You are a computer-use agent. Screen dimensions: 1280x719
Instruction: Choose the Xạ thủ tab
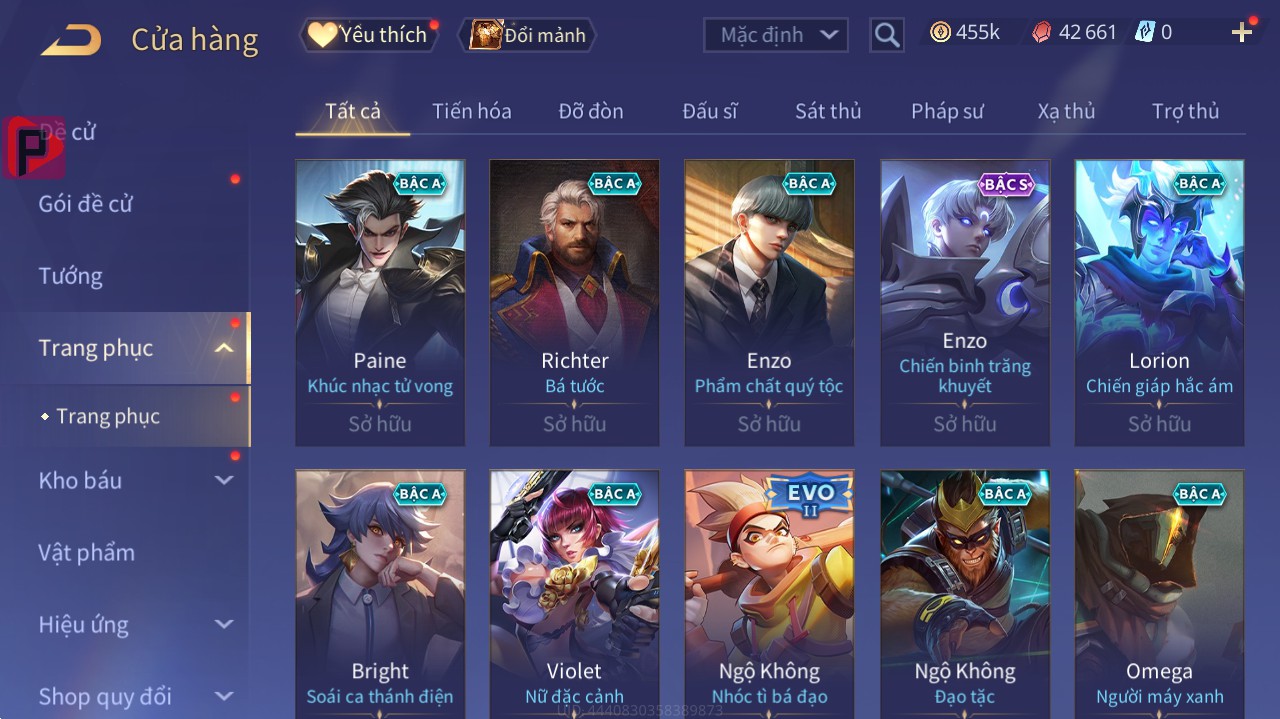tap(1066, 111)
